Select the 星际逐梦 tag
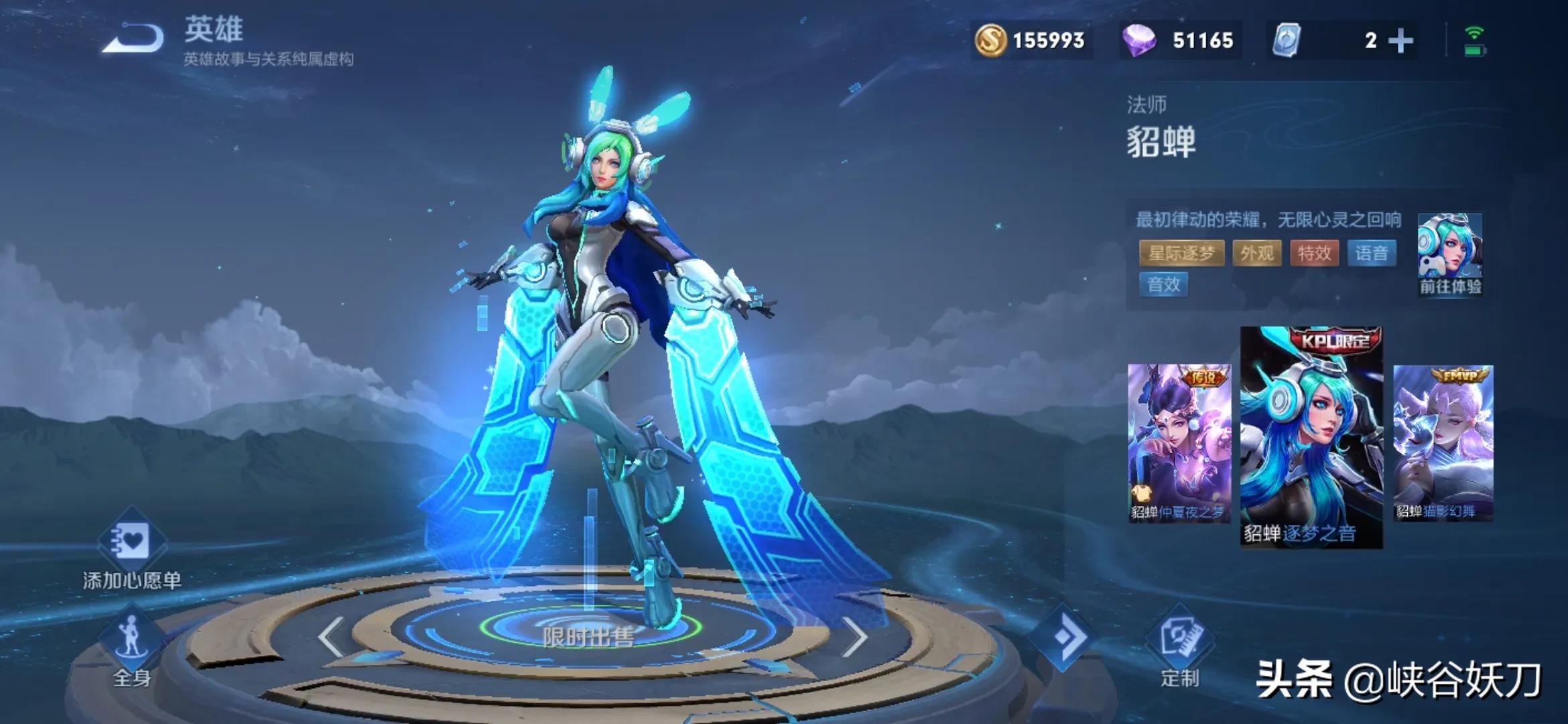Screen dimensions: 1568x724 [x=1181, y=253]
